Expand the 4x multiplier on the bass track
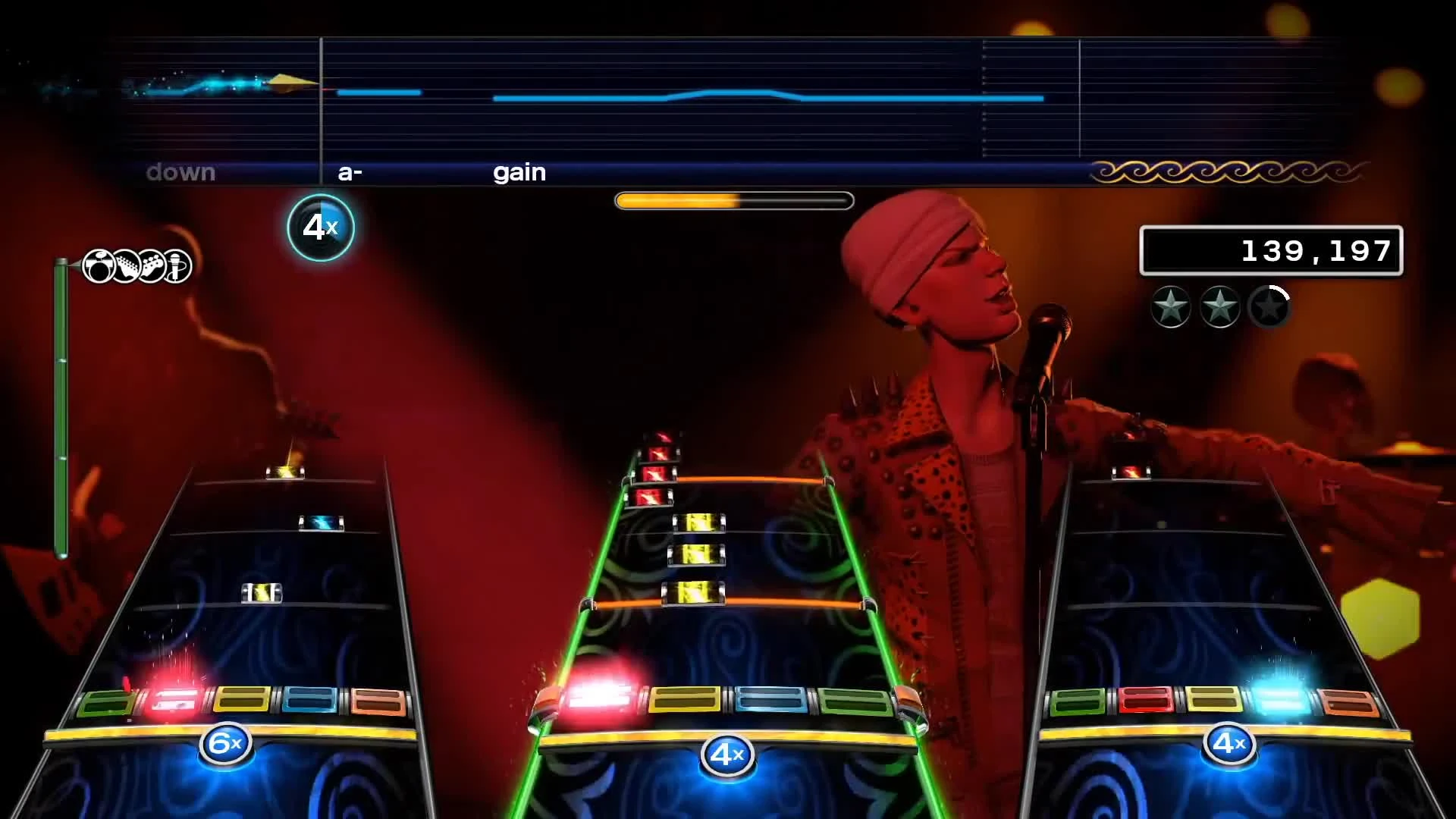 tap(1232, 744)
